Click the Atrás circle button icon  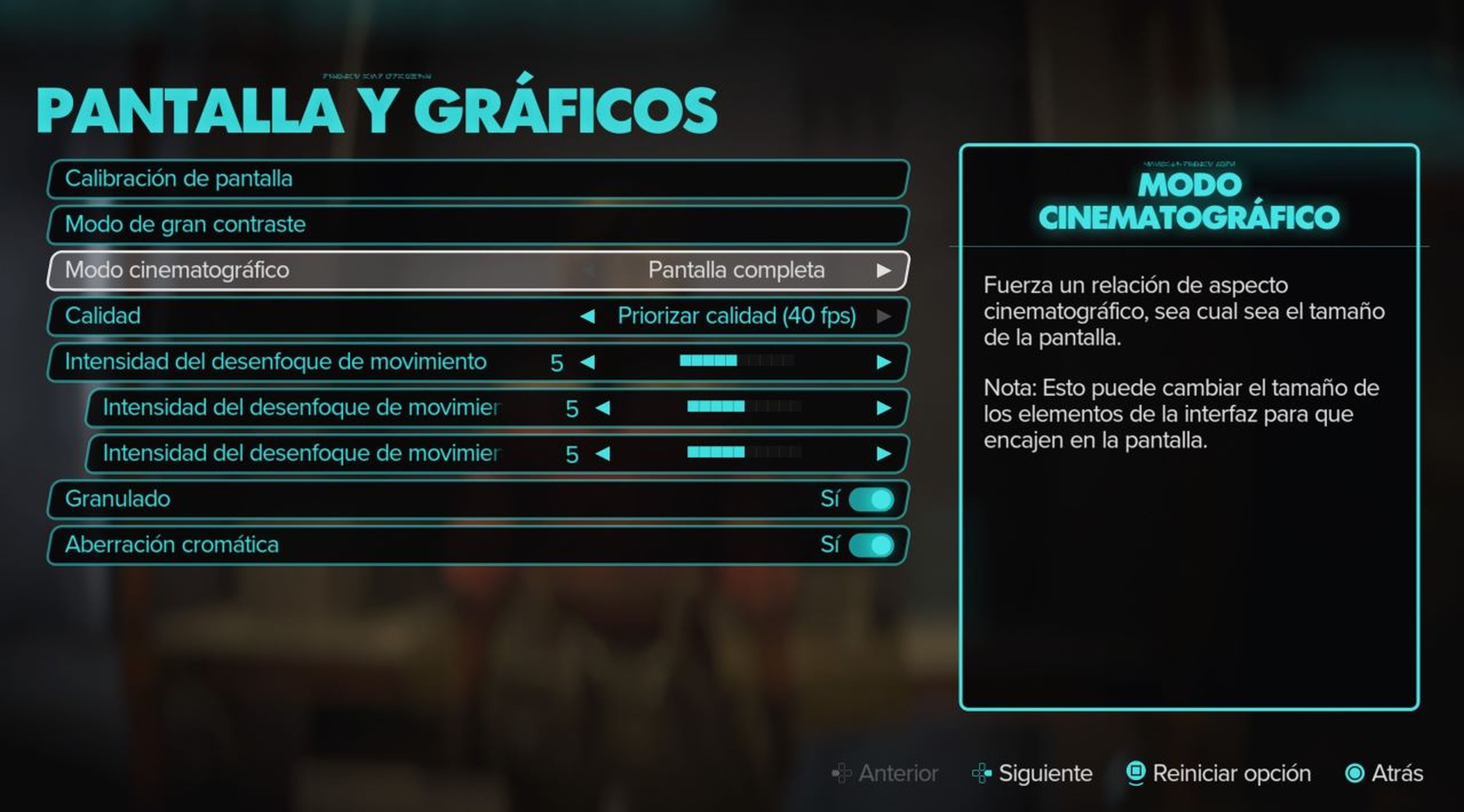1353,774
